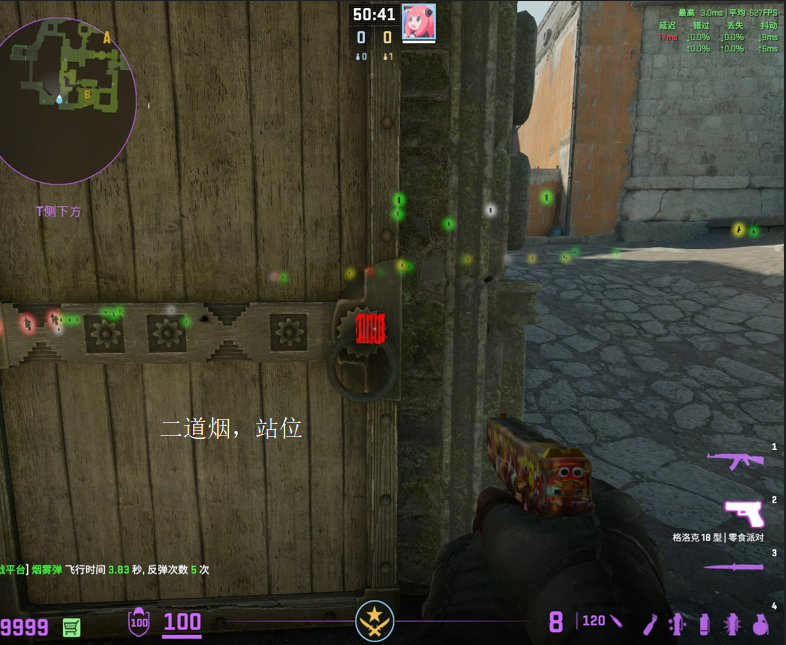This screenshot has height=645, width=786.
Task: Click the pink-haired player avatar
Action: pyautogui.click(x=418, y=21)
